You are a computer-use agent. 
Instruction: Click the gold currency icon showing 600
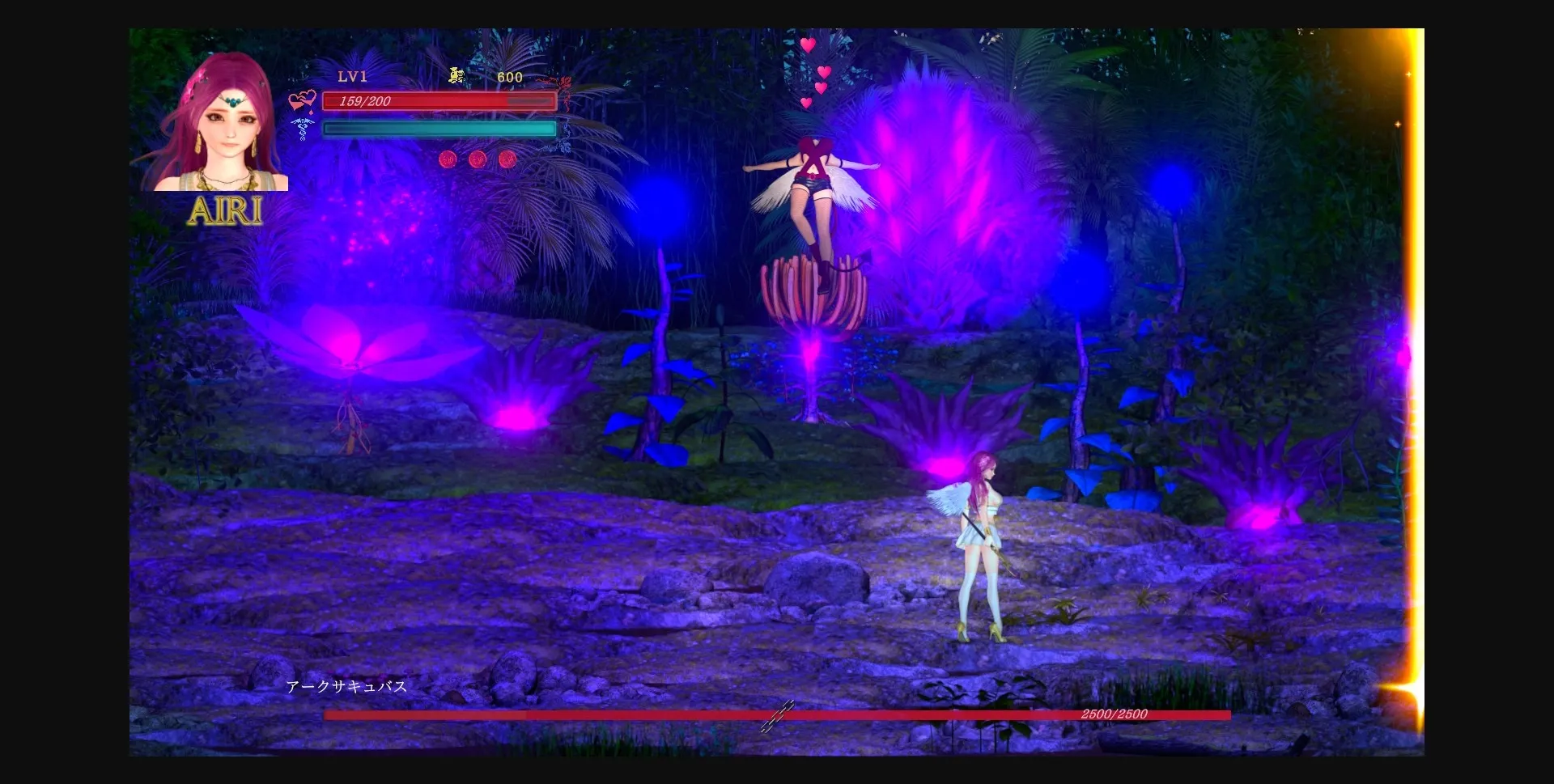(x=454, y=76)
